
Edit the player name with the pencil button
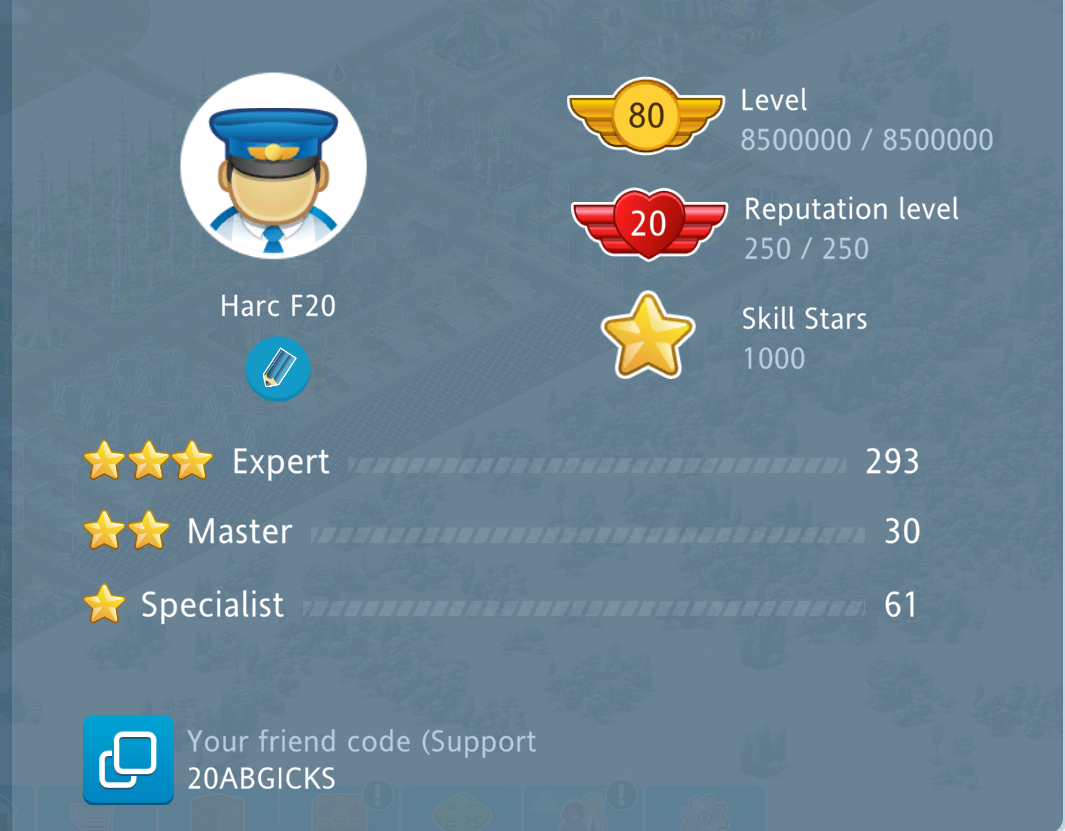tap(278, 369)
